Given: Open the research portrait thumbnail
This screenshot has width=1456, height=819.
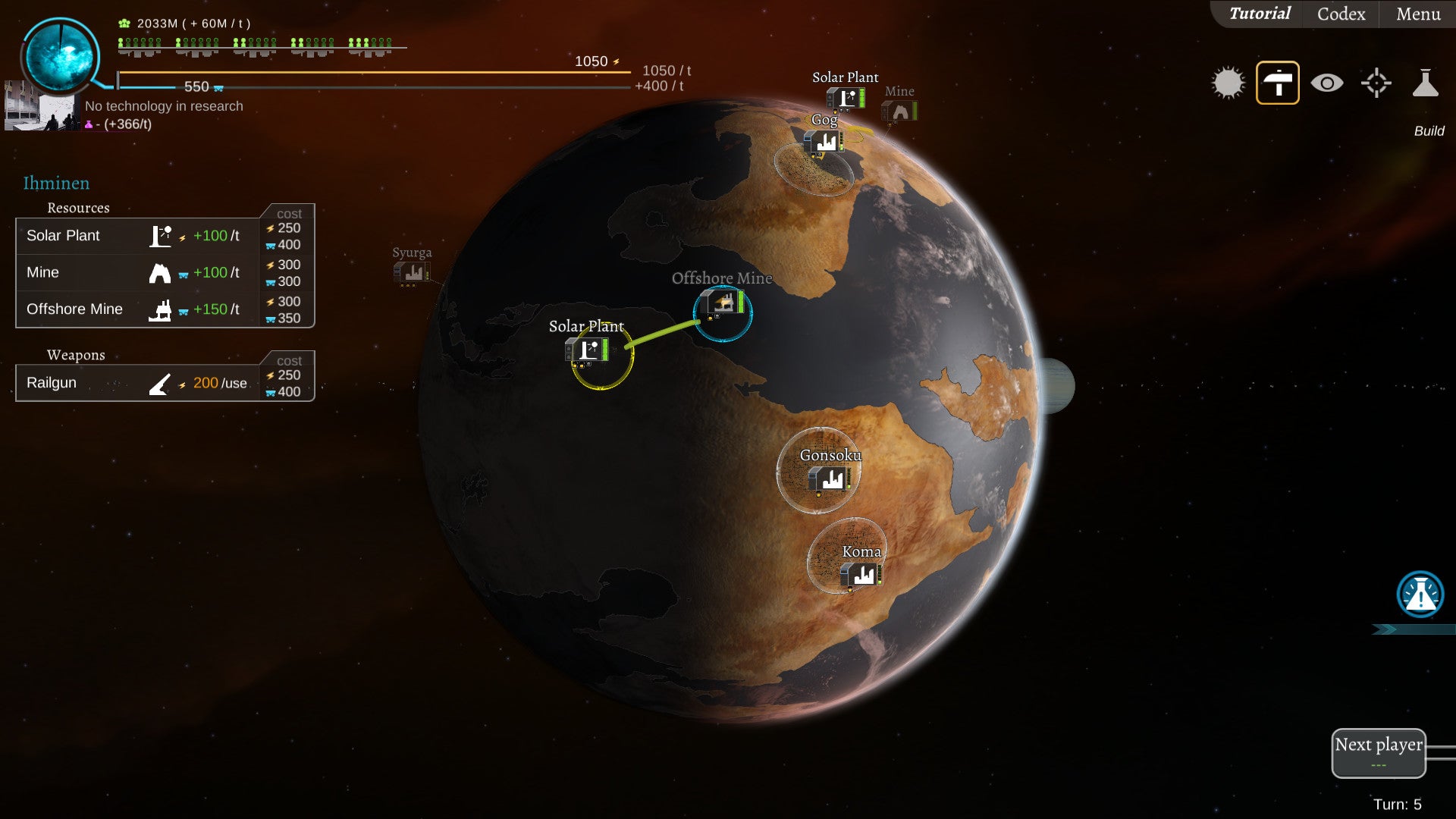Looking at the screenshot, I should pyautogui.click(x=40, y=107).
